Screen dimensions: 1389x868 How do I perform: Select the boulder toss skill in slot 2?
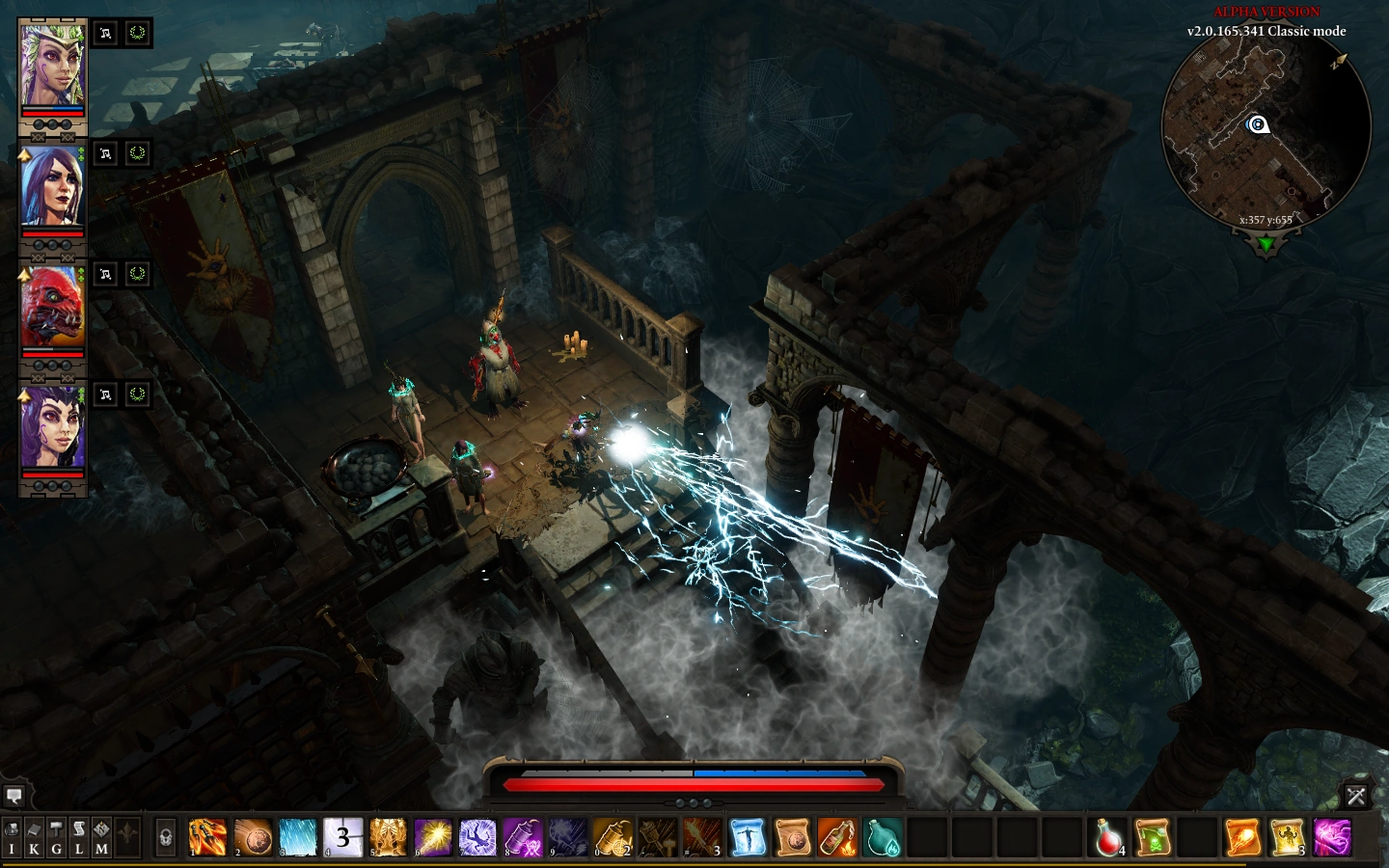tap(253, 837)
